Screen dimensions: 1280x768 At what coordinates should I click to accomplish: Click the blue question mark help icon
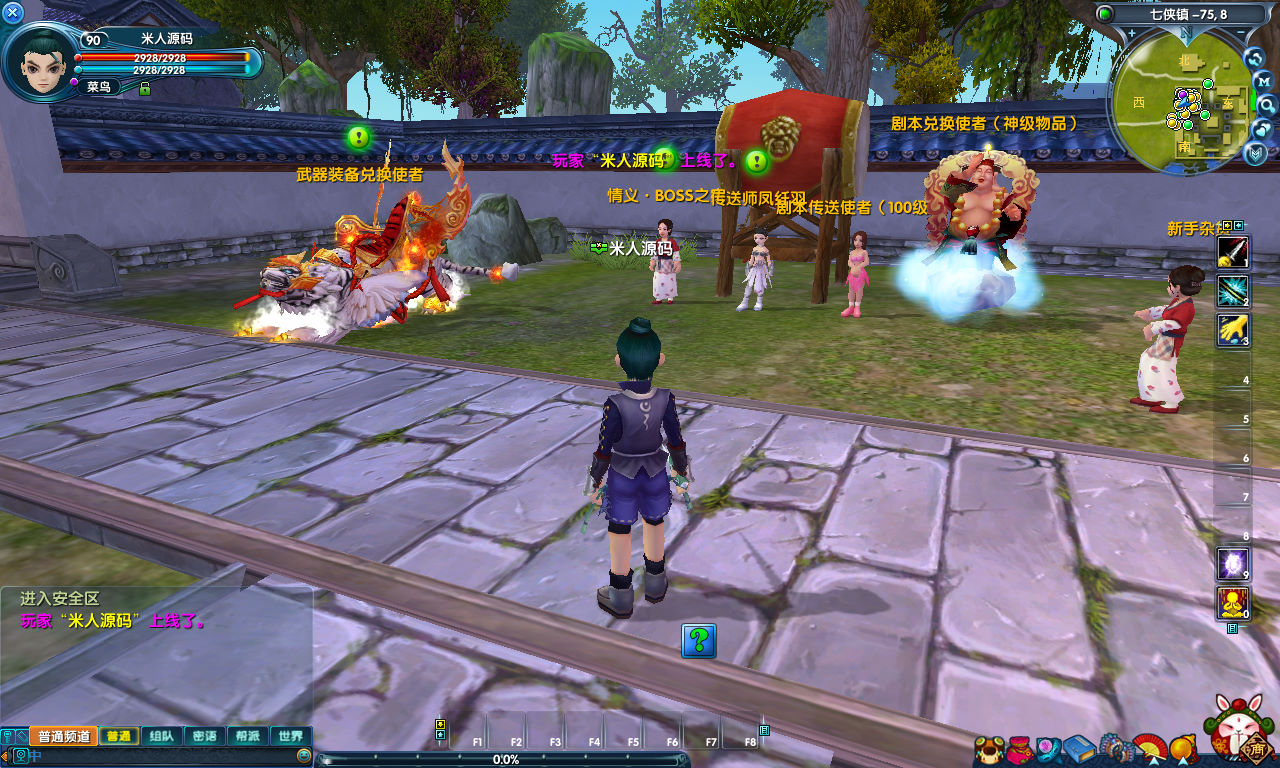coord(698,640)
